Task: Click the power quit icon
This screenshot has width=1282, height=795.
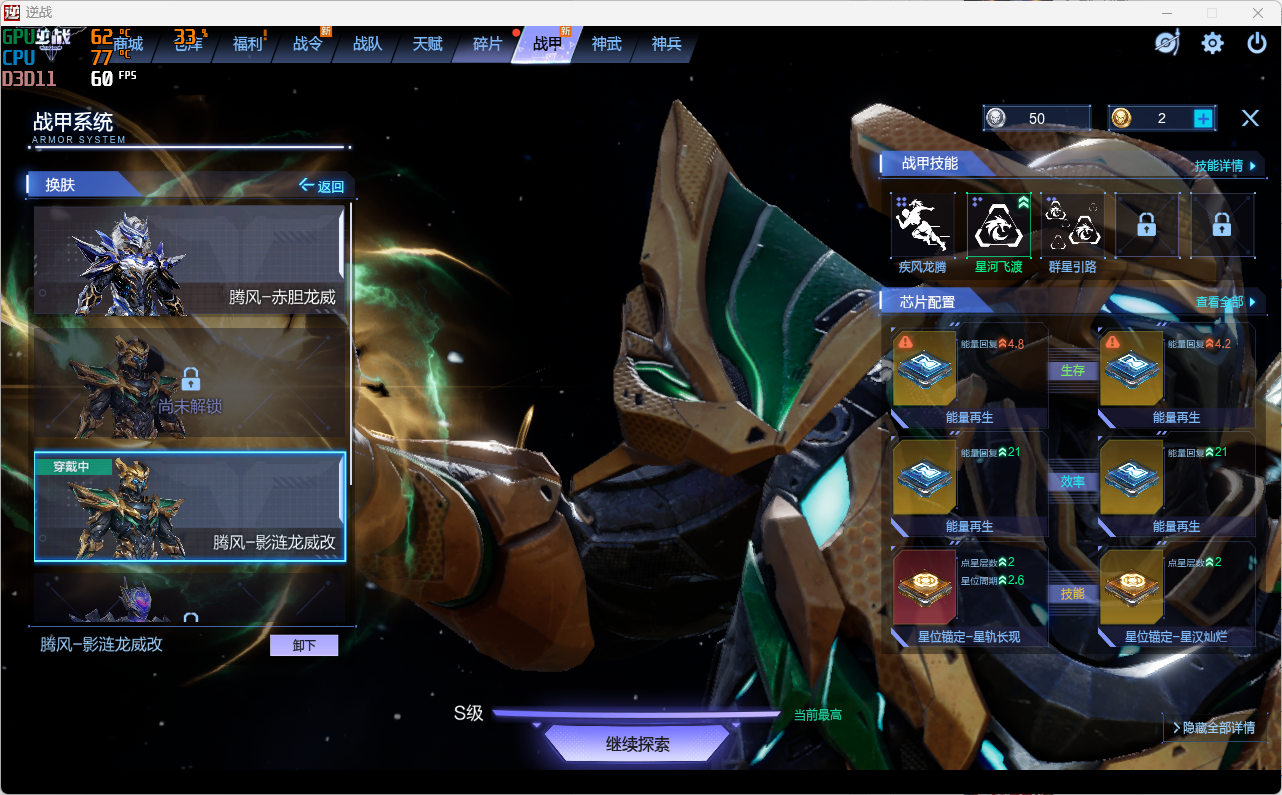Action: (1257, 43)
